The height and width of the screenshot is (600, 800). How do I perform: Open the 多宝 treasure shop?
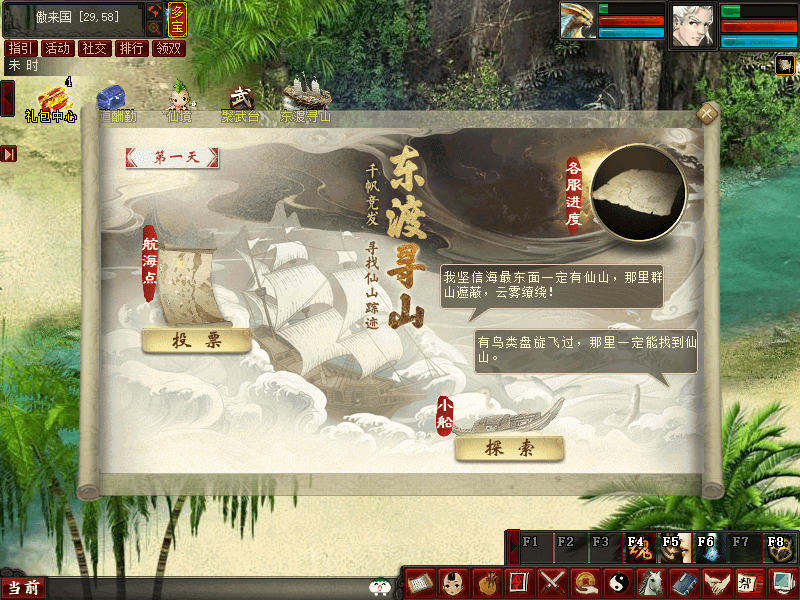(x=176, y=18)
